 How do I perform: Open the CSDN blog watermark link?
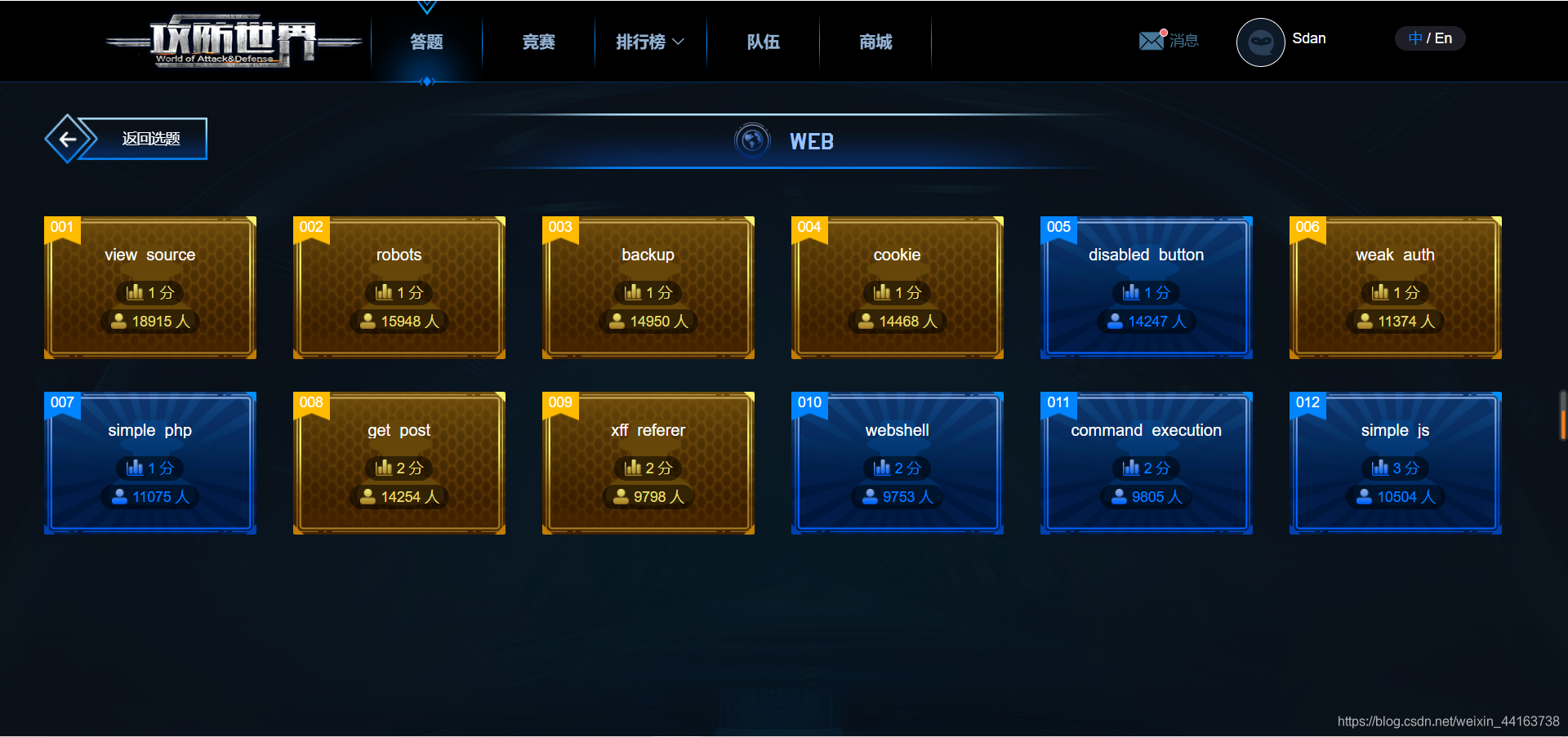coord(1450,721)
